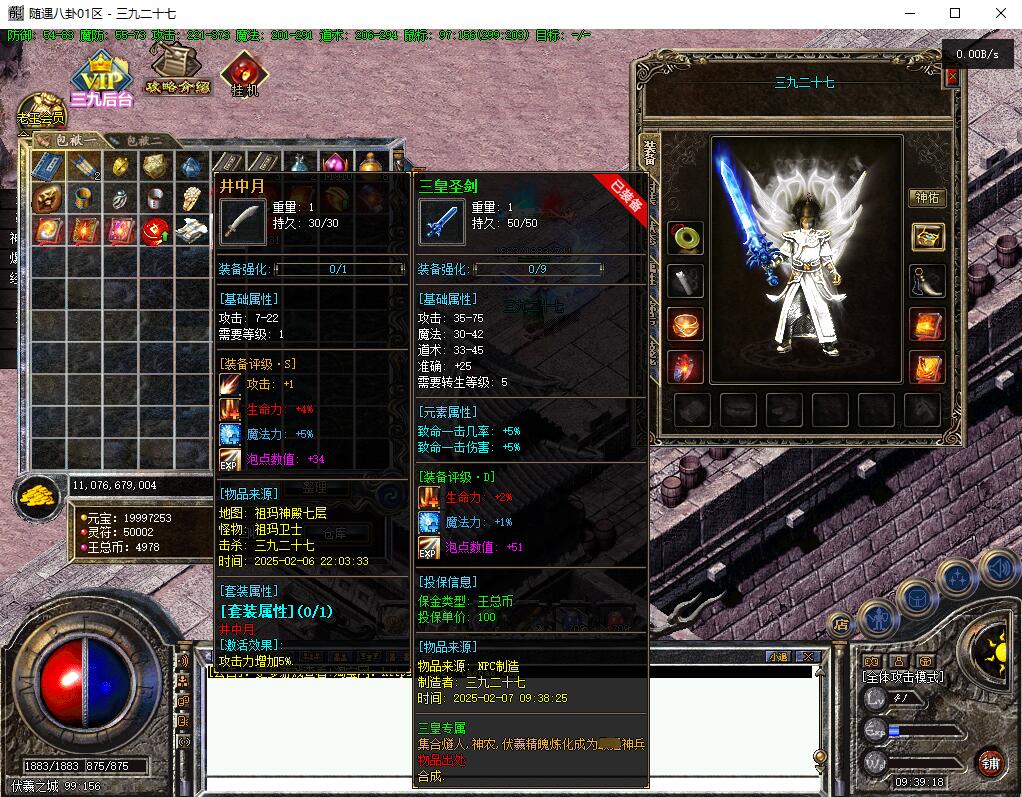This screenshot has height=797, width=1022.
Task: Select the blue book item in the bag
Action: (47, 166)
